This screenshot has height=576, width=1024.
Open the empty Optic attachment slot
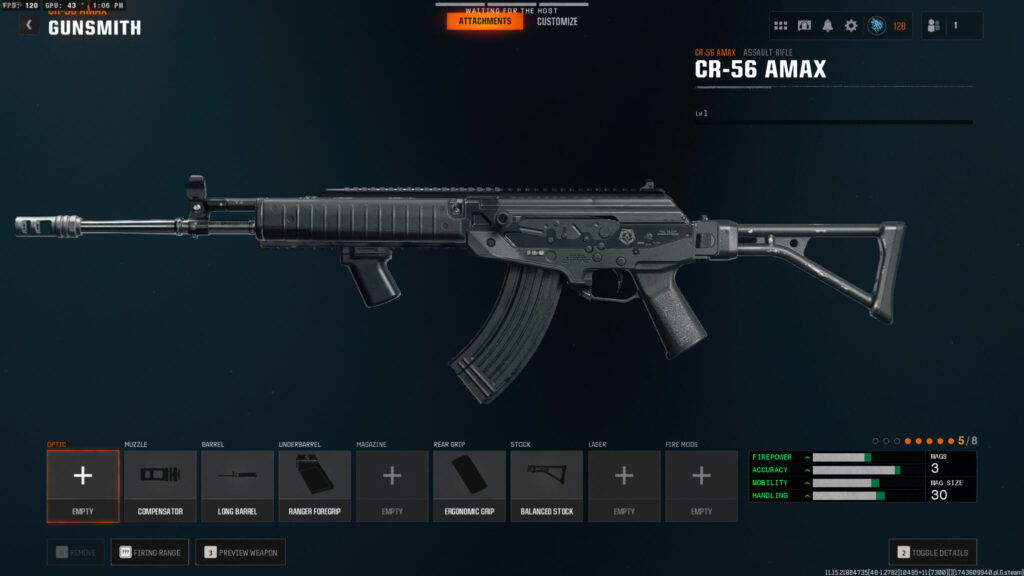pyautogui.click(x=82, y=485)
